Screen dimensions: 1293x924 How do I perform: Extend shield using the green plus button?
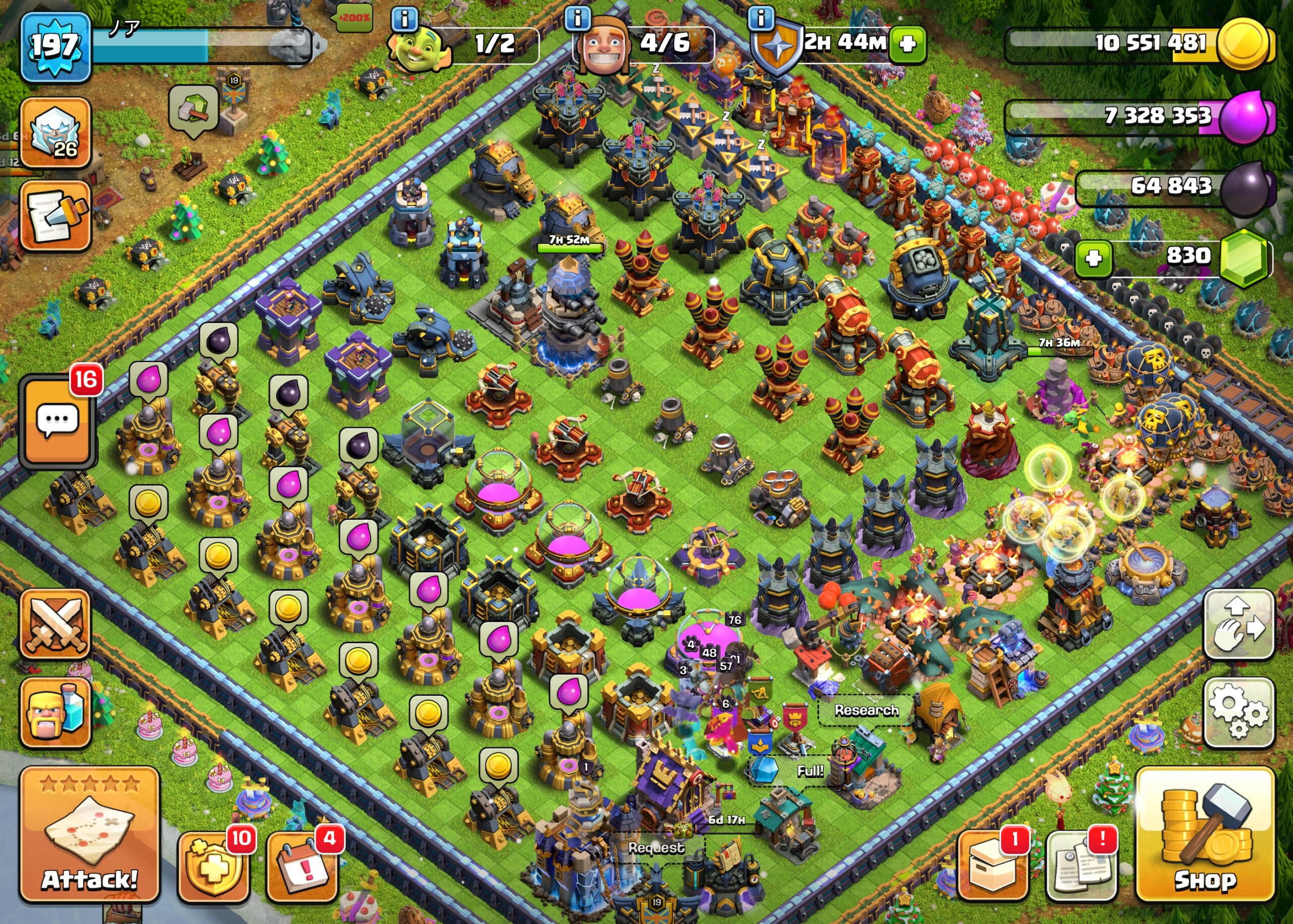(x=907, y=44)
